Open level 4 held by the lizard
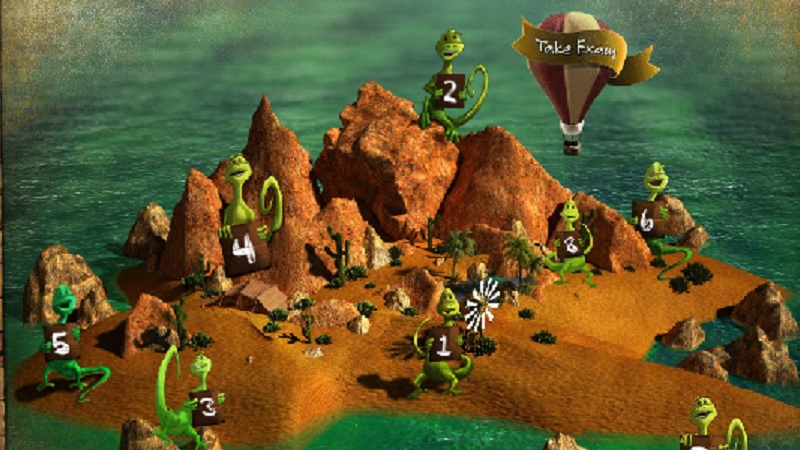The height and width of the screenshot is (450, 800). coord(243,250)
